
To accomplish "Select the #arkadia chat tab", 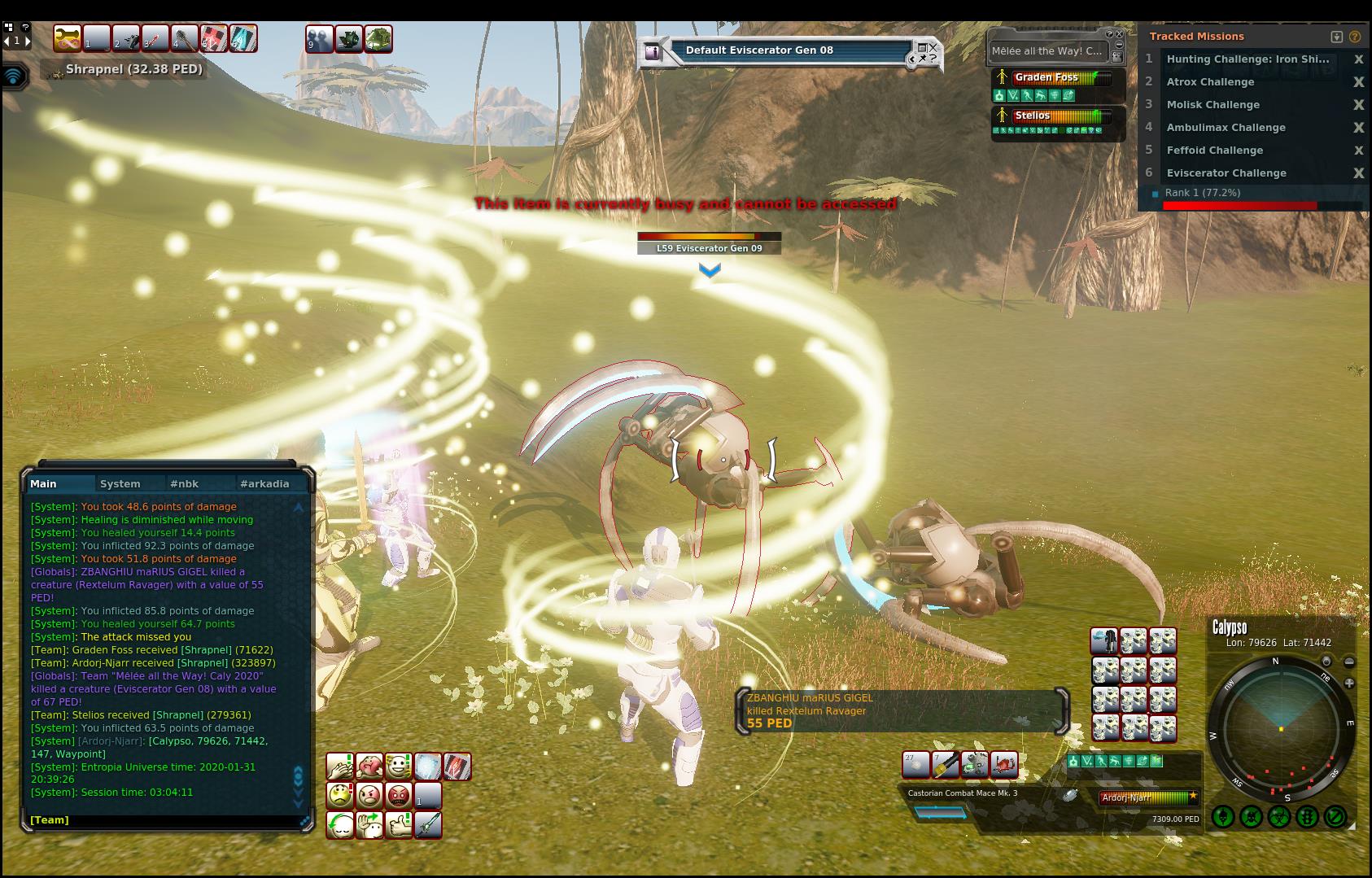I will [264, 483].
